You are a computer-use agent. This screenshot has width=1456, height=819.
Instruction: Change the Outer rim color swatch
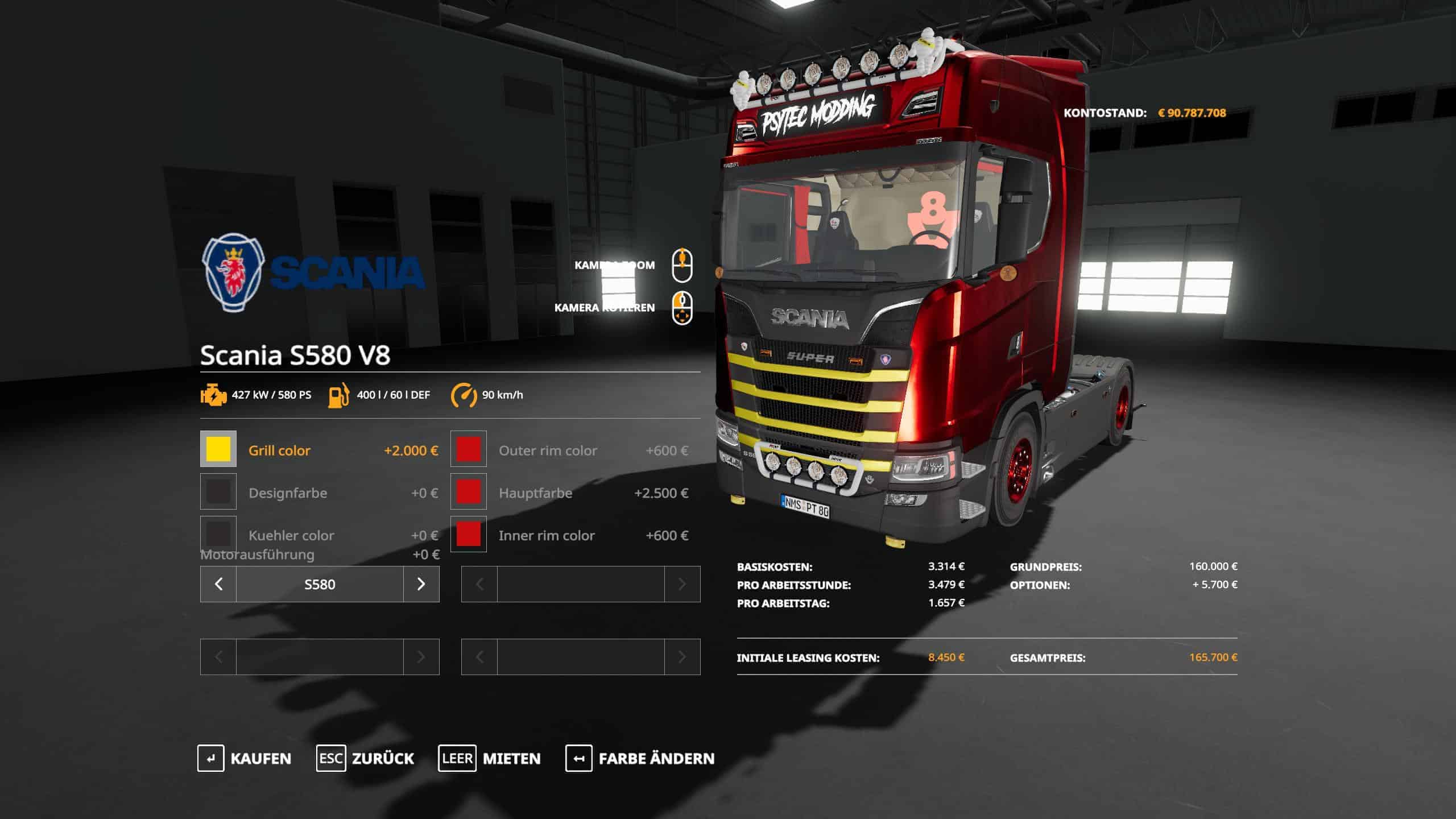coord(469,449)
